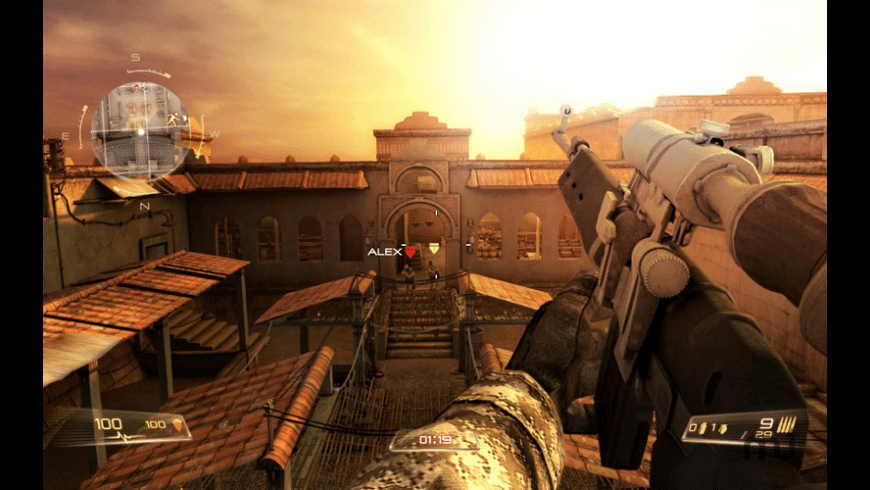
Task: Click the circular minimap radar
Action: tap(140, 129)
